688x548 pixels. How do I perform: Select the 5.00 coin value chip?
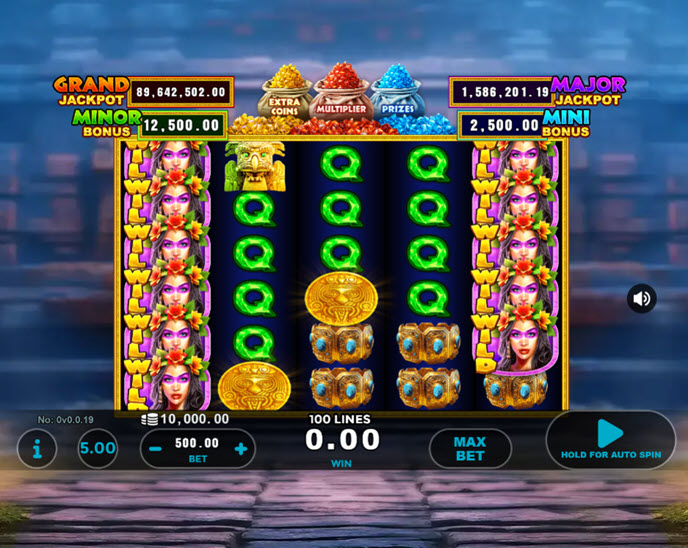click(x=98, y=449)
